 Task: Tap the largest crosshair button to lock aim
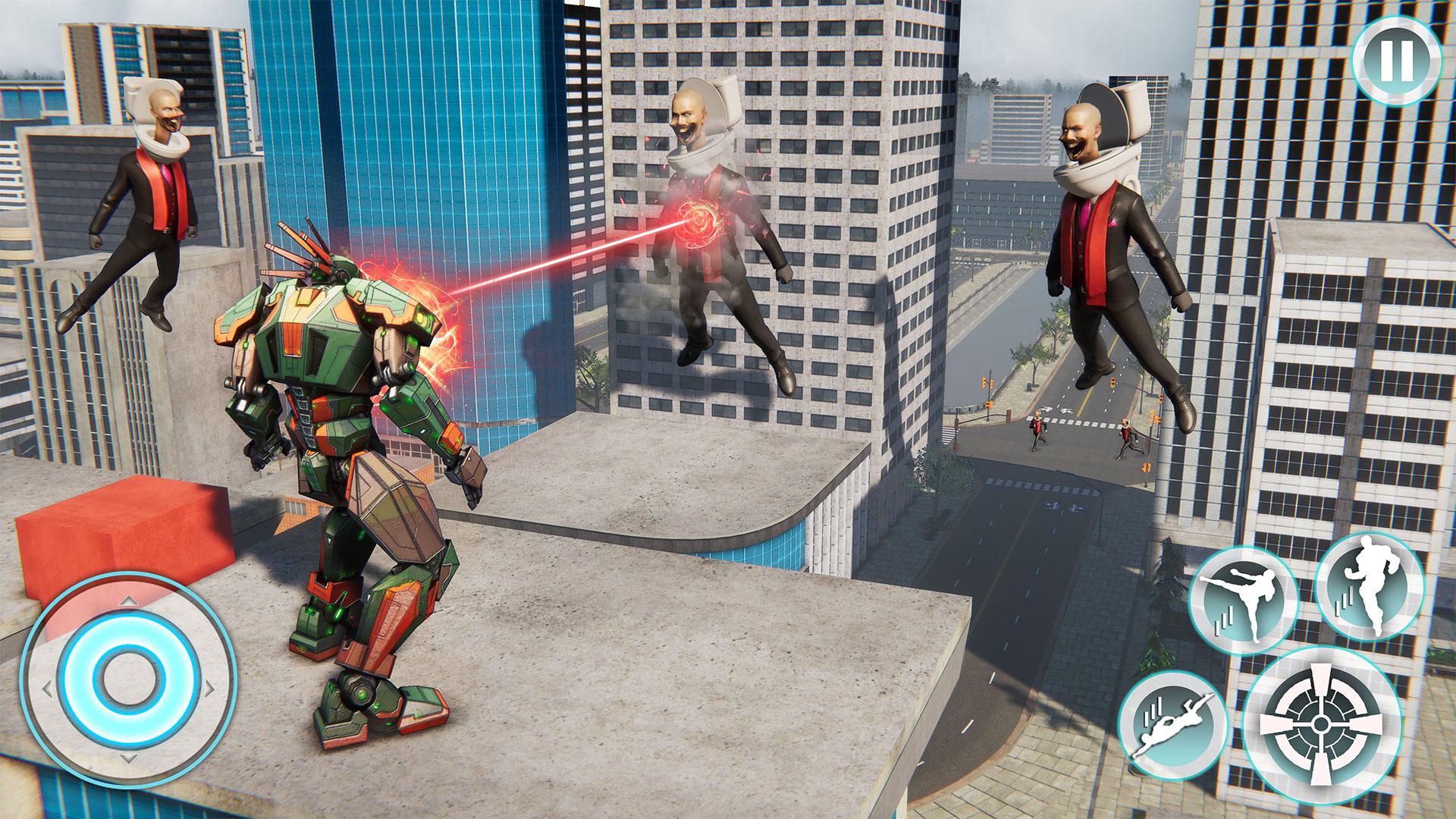point(1322,723)
